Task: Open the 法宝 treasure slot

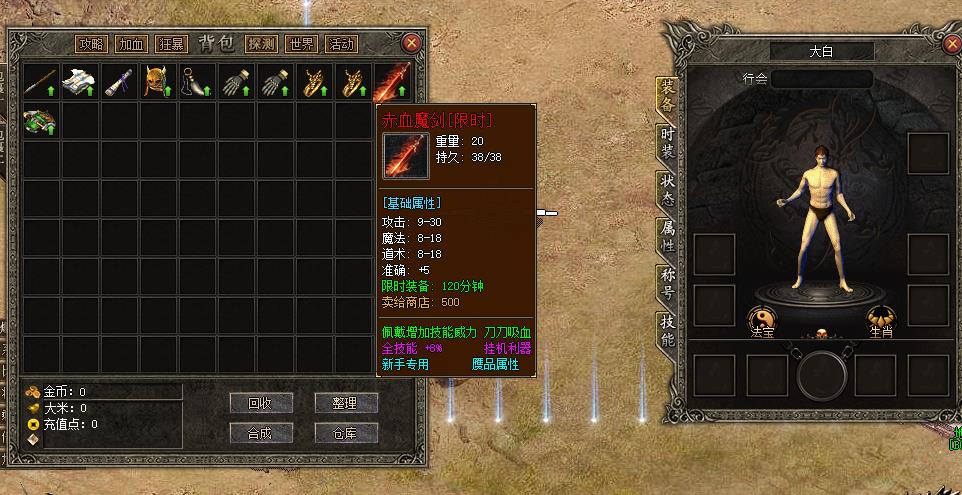Action: coord(764,320)
